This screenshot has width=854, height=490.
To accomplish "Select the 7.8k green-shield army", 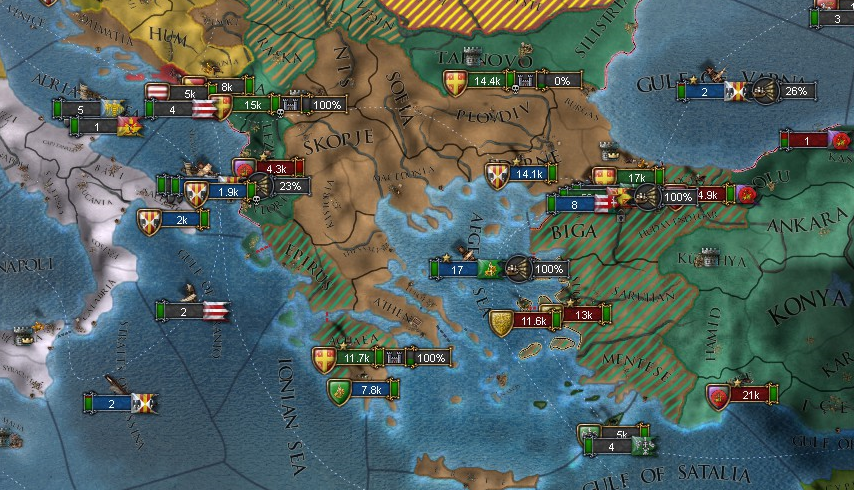I will tap(369, 390).
